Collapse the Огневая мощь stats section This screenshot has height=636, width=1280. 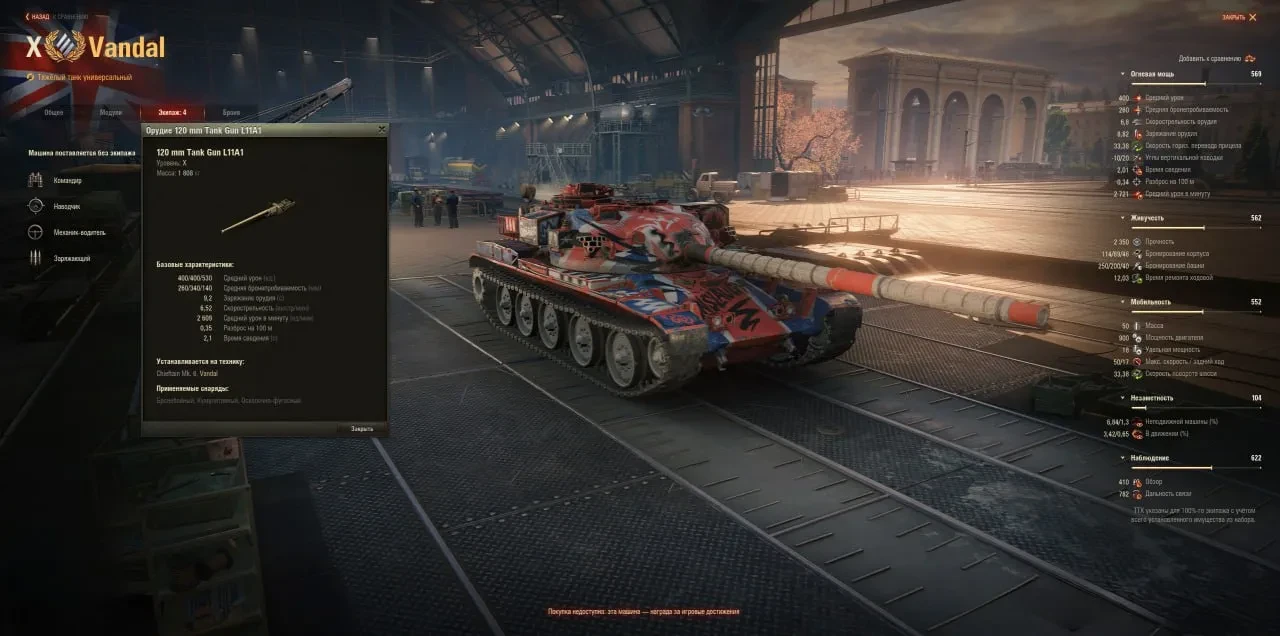1152,74
